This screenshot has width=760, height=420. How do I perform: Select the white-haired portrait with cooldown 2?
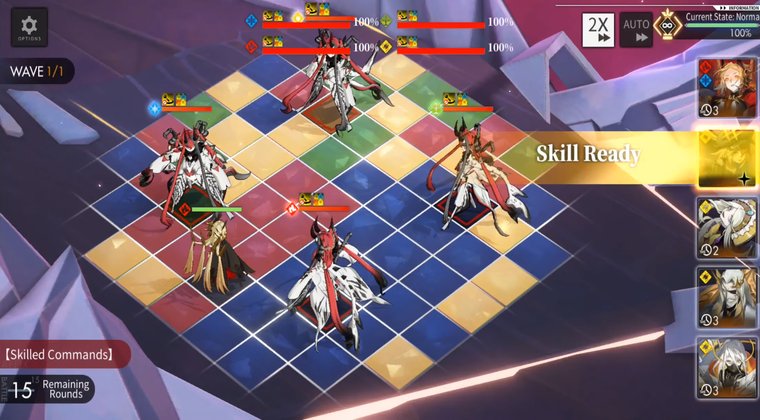[x=727, y=228]
